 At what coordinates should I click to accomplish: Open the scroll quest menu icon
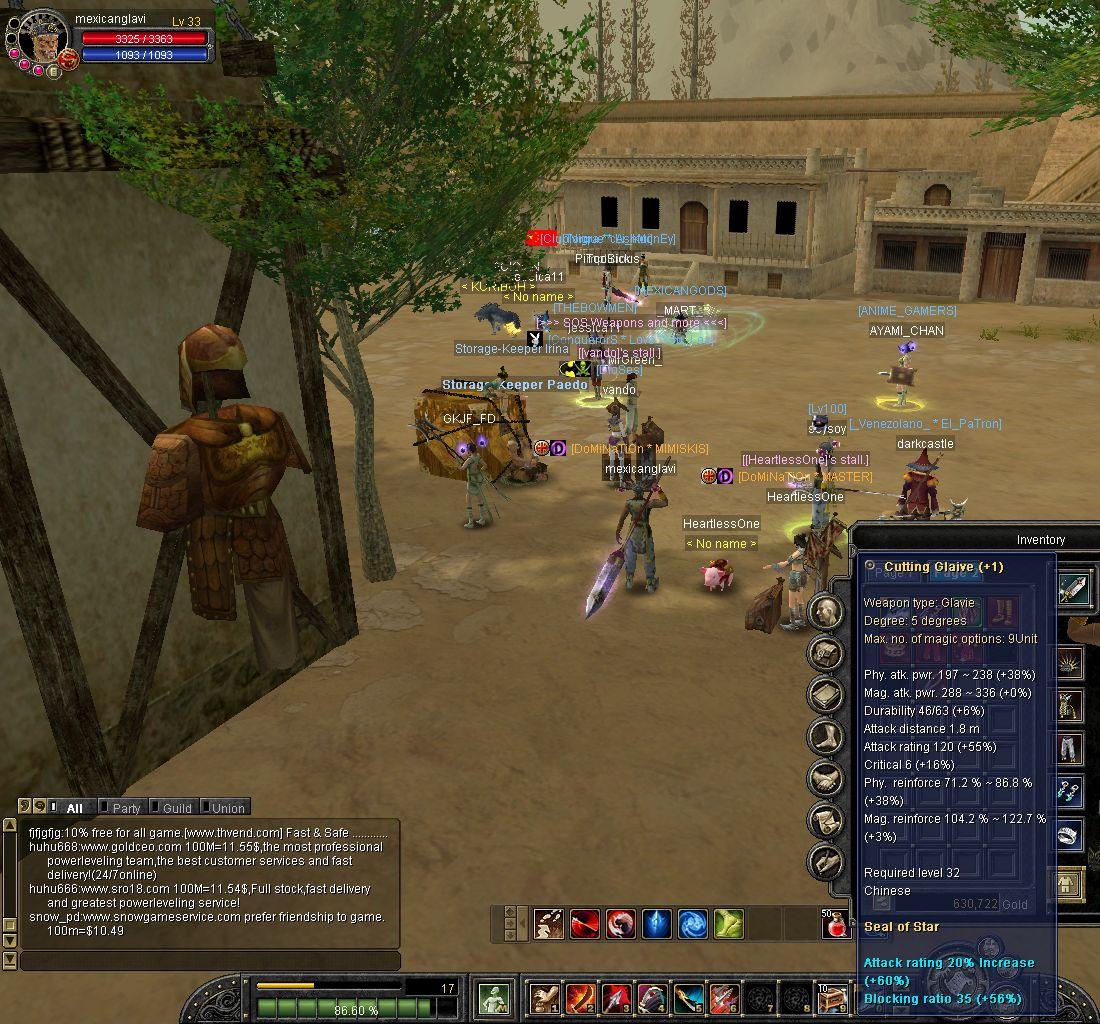(x=826, y=820)
